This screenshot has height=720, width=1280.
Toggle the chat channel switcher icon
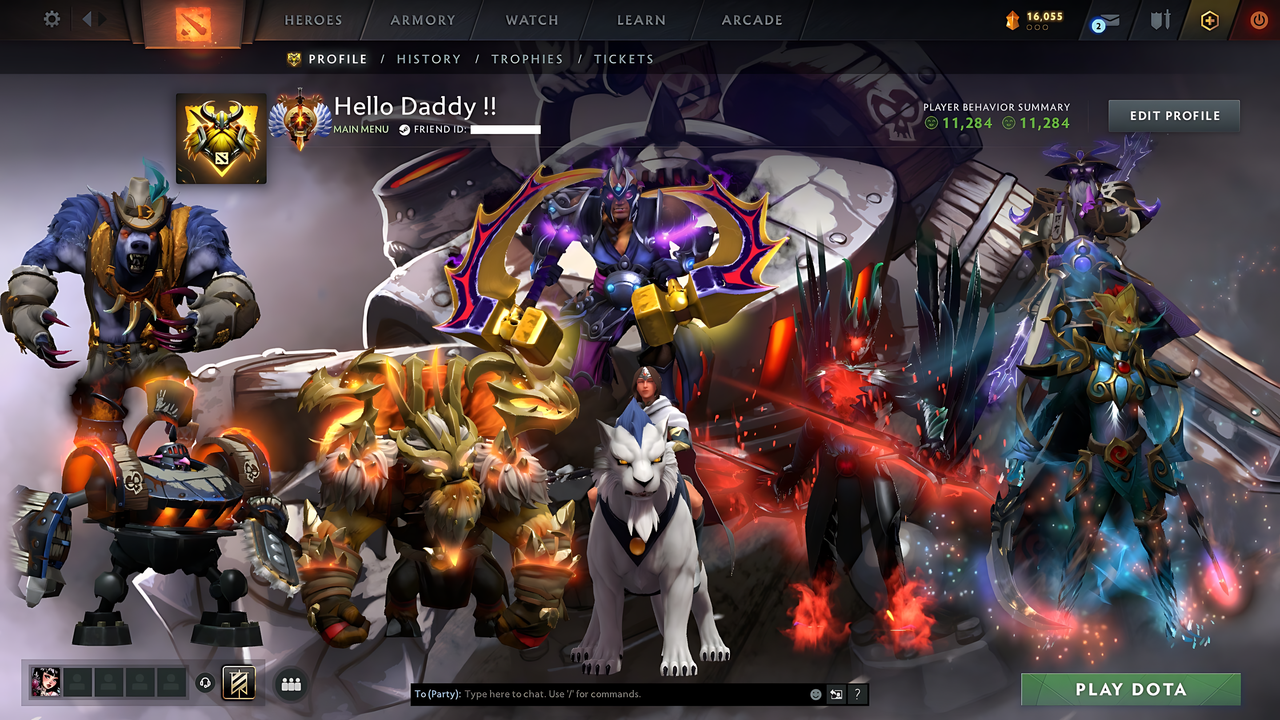pyautogui.click(x=835, y=695)
